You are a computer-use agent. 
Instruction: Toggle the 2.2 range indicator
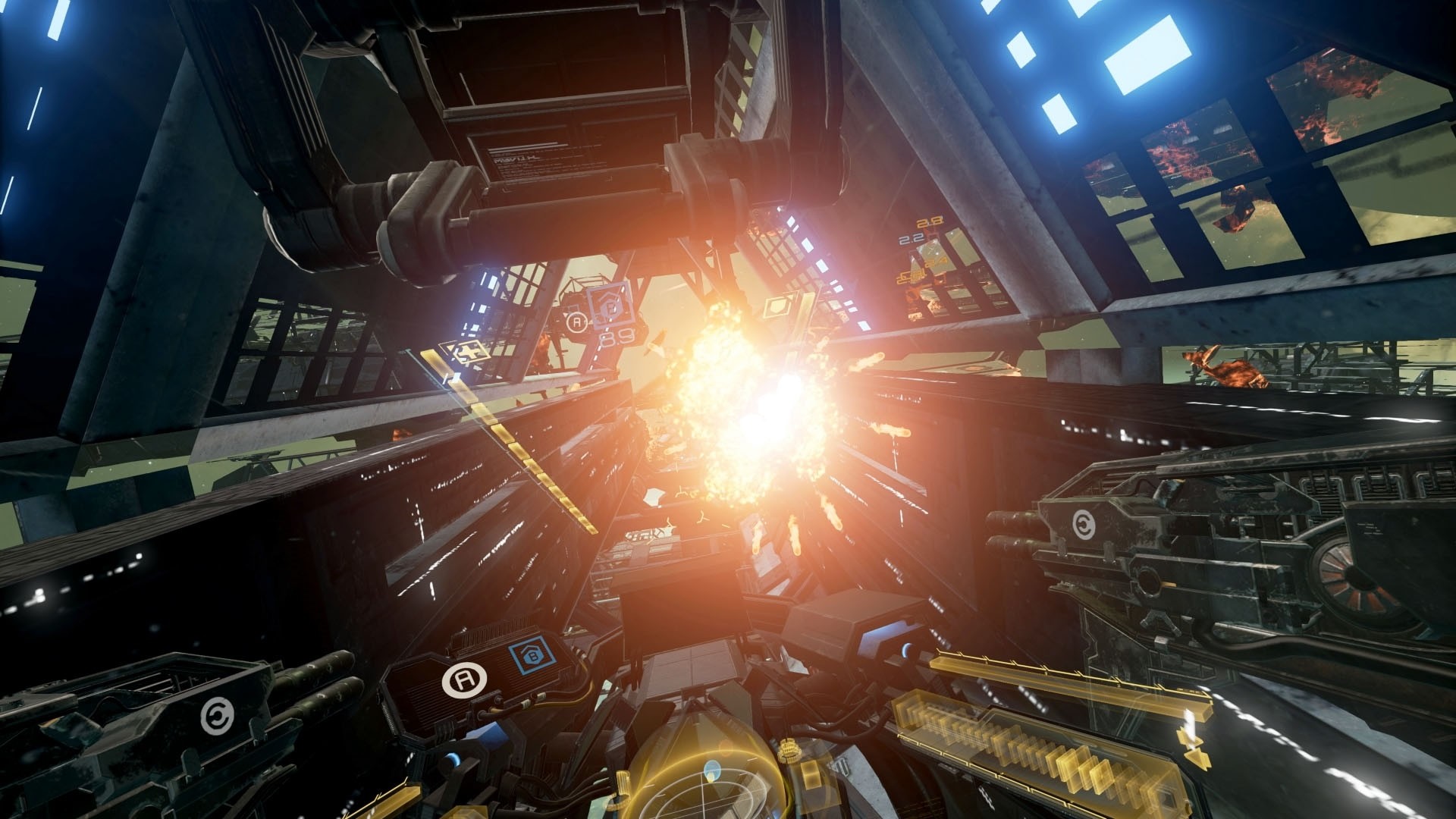click(x=912, y=240)
